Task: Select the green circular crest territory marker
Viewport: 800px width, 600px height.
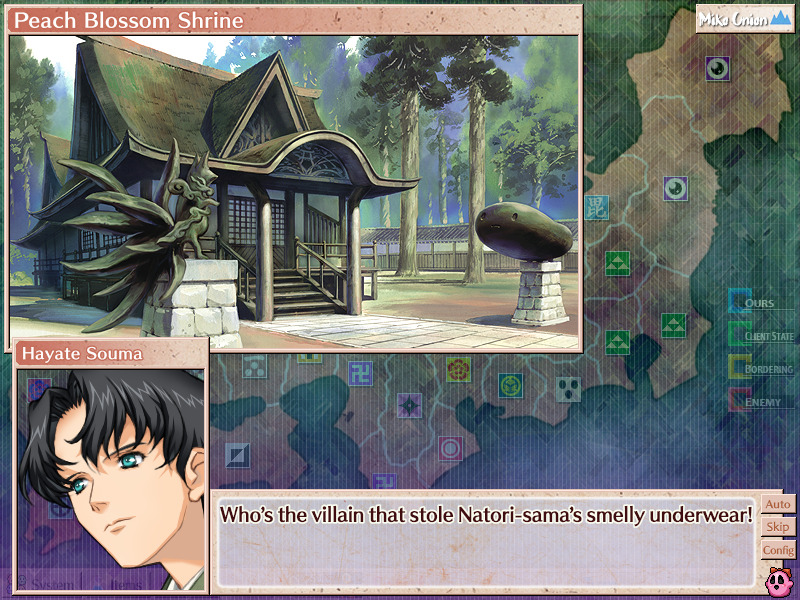Action: [x=511, y=383]
